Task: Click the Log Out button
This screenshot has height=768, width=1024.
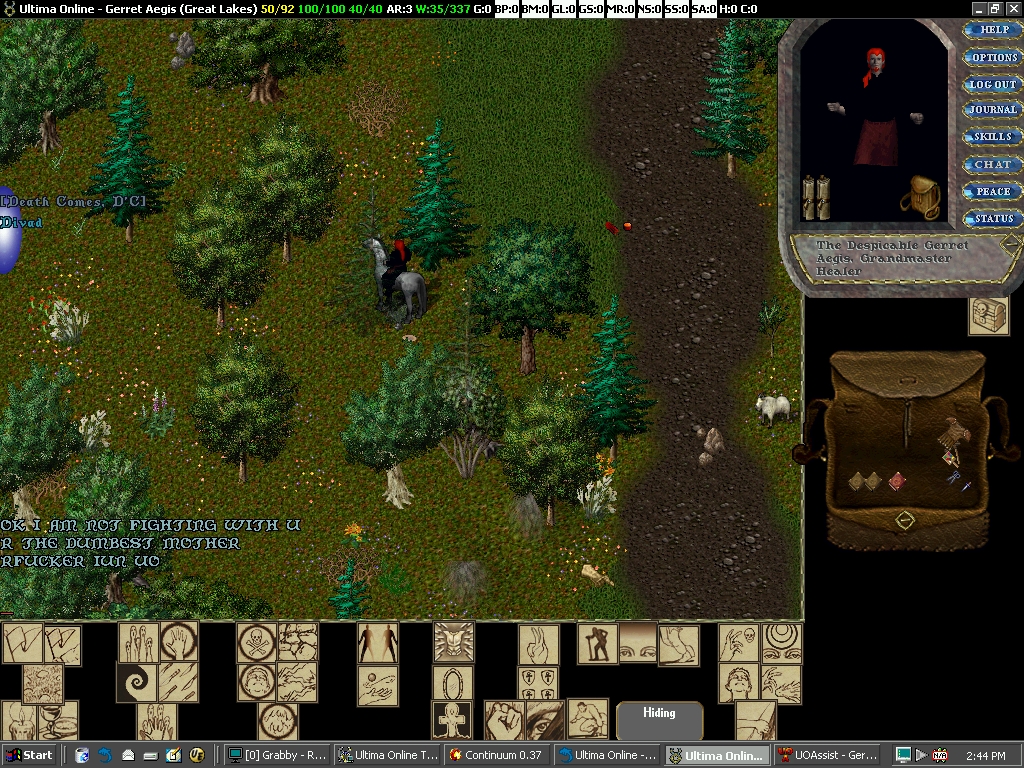Action: coord(993,84)
